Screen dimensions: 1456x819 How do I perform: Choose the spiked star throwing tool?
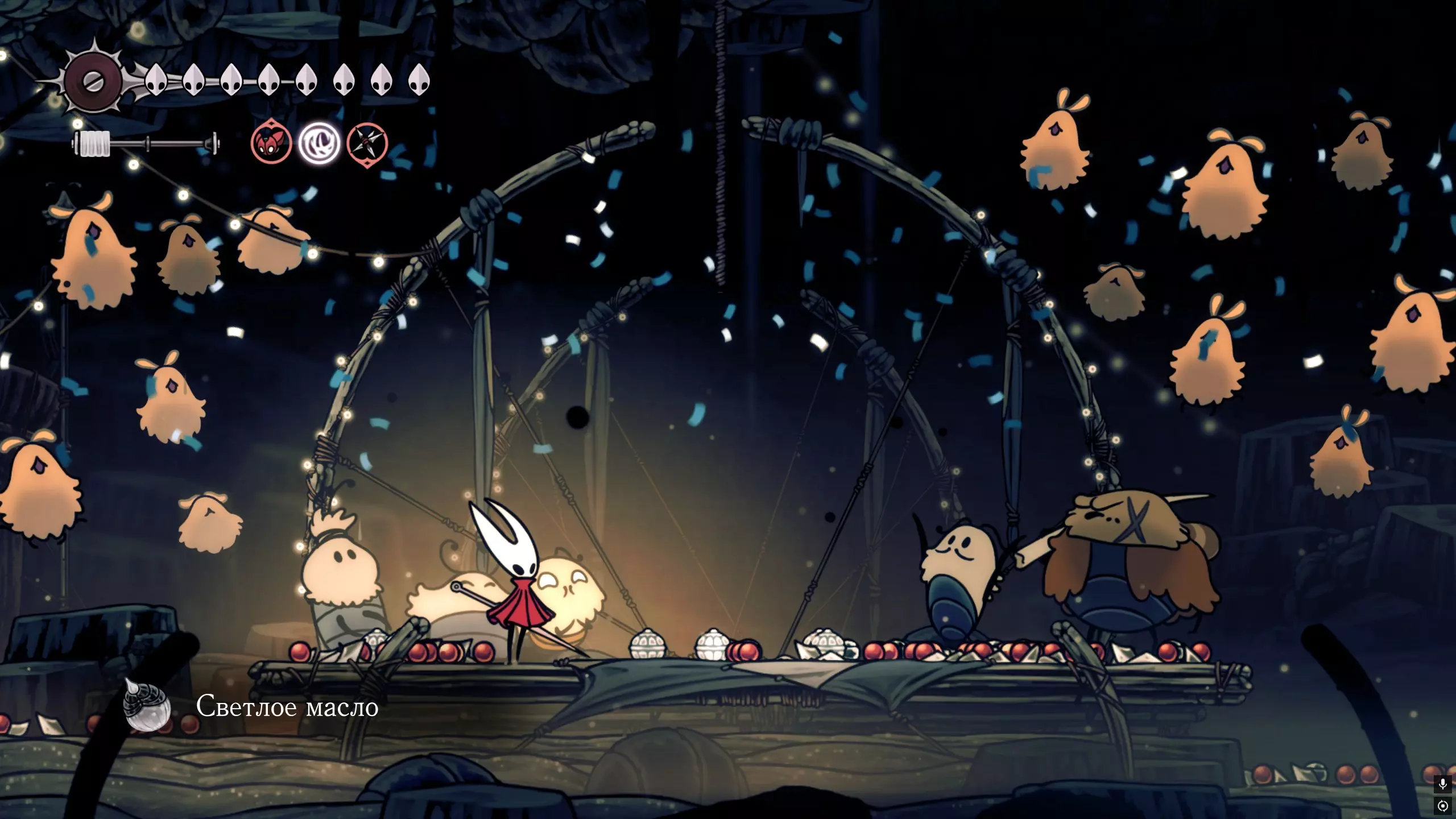(x=367, y=143)
